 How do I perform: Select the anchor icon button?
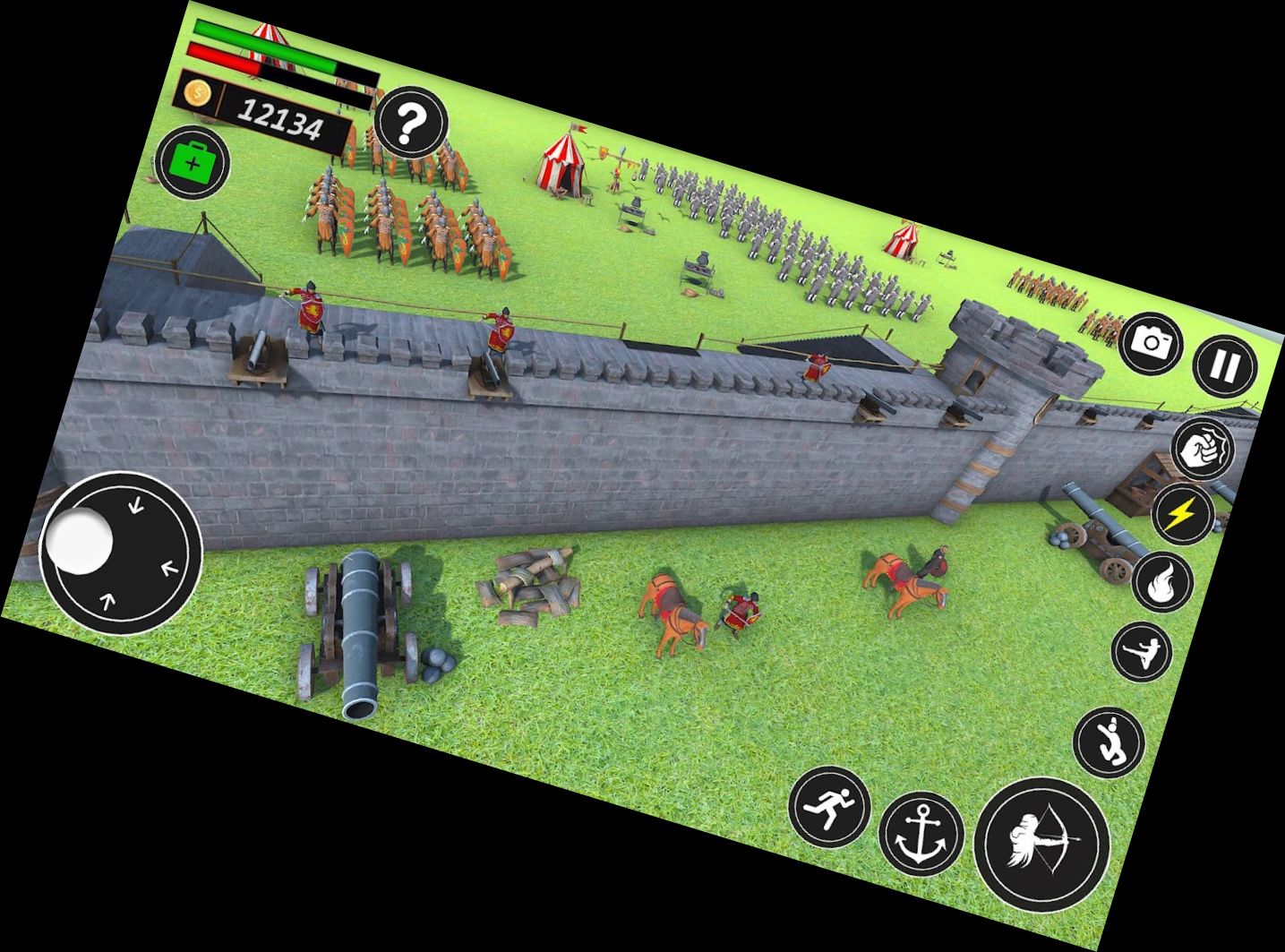[x=921, y=834]
